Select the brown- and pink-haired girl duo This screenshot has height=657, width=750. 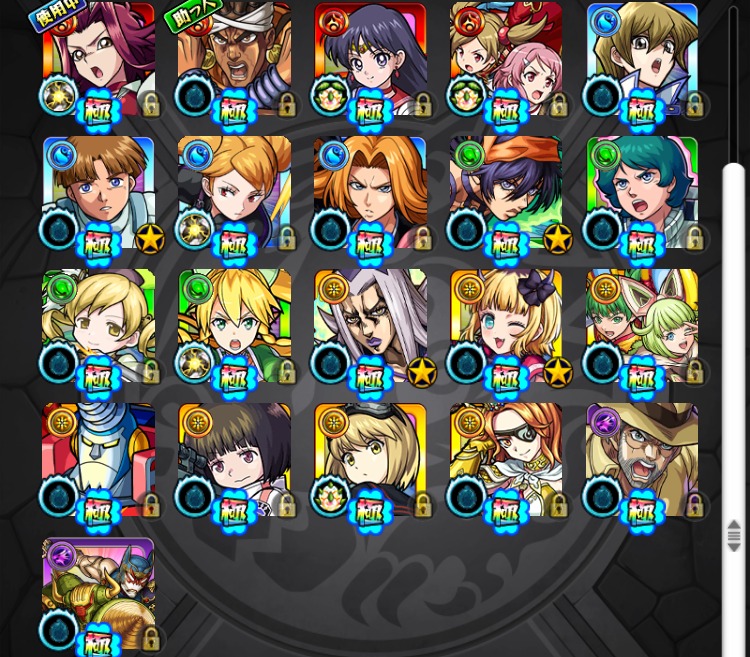pos(506,58)
